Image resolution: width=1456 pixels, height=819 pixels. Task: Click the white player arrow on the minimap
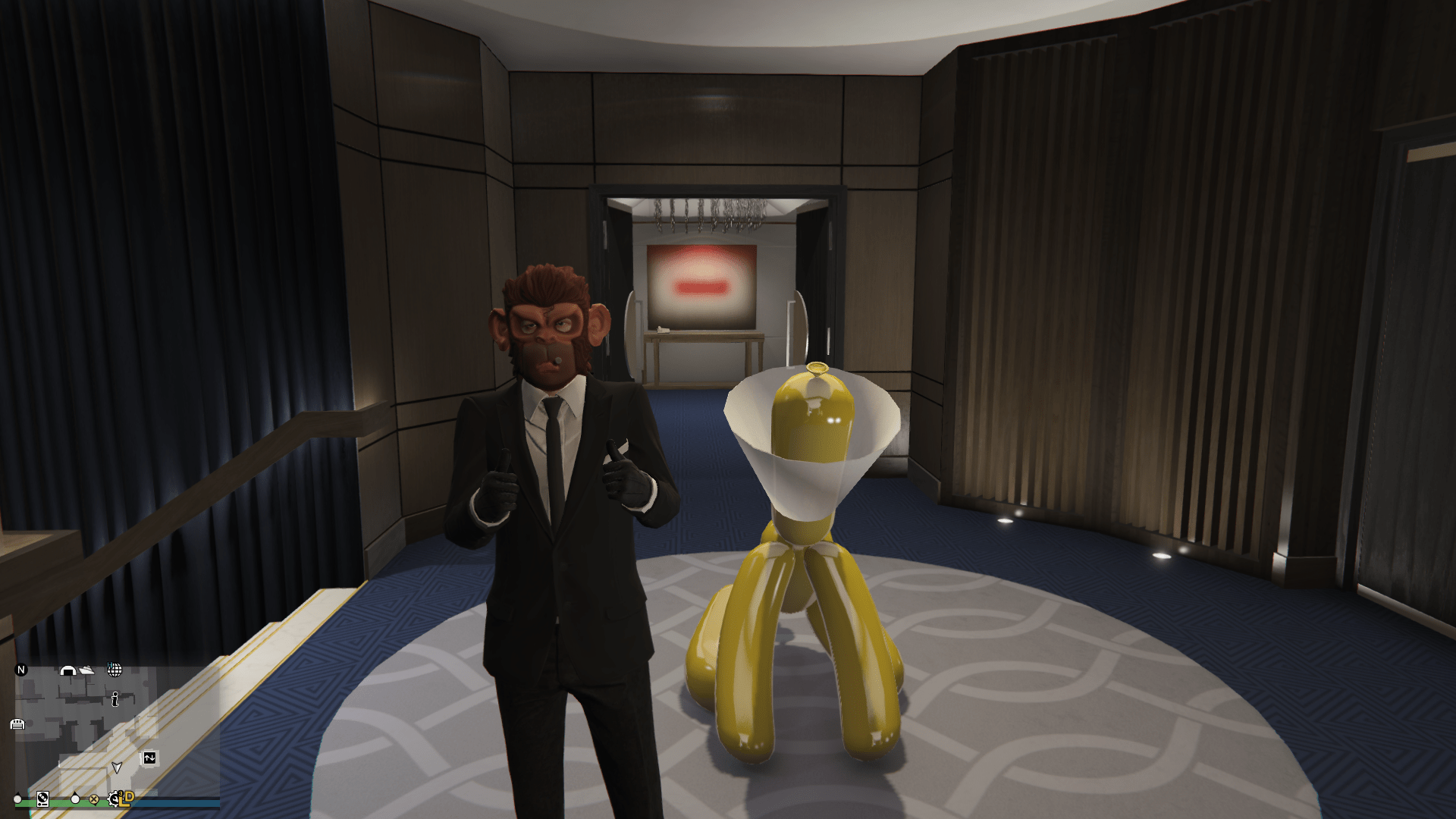[x=118, y=768]
